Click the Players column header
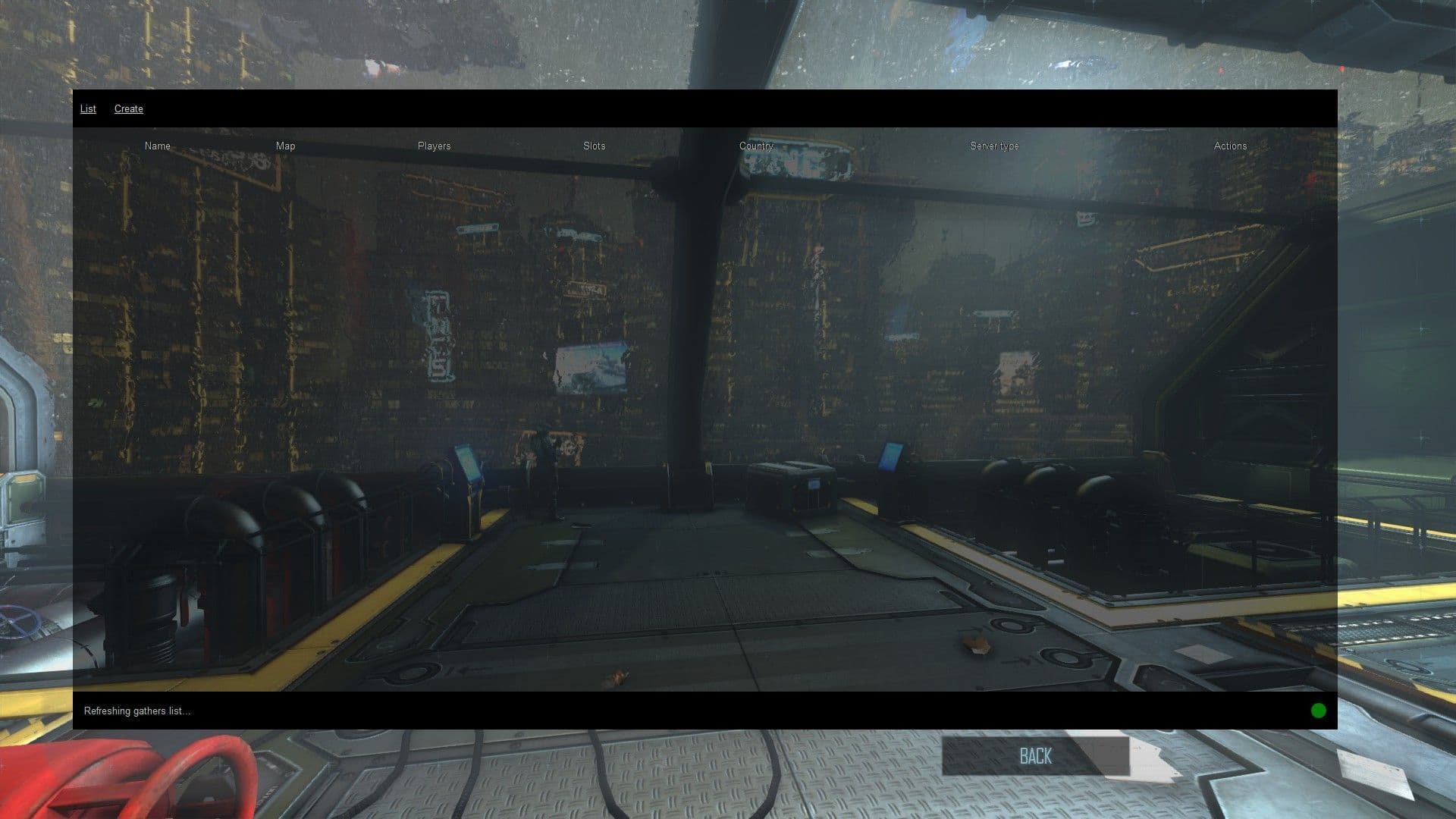This screenshot has height=819, width=1456. point(434,146)
